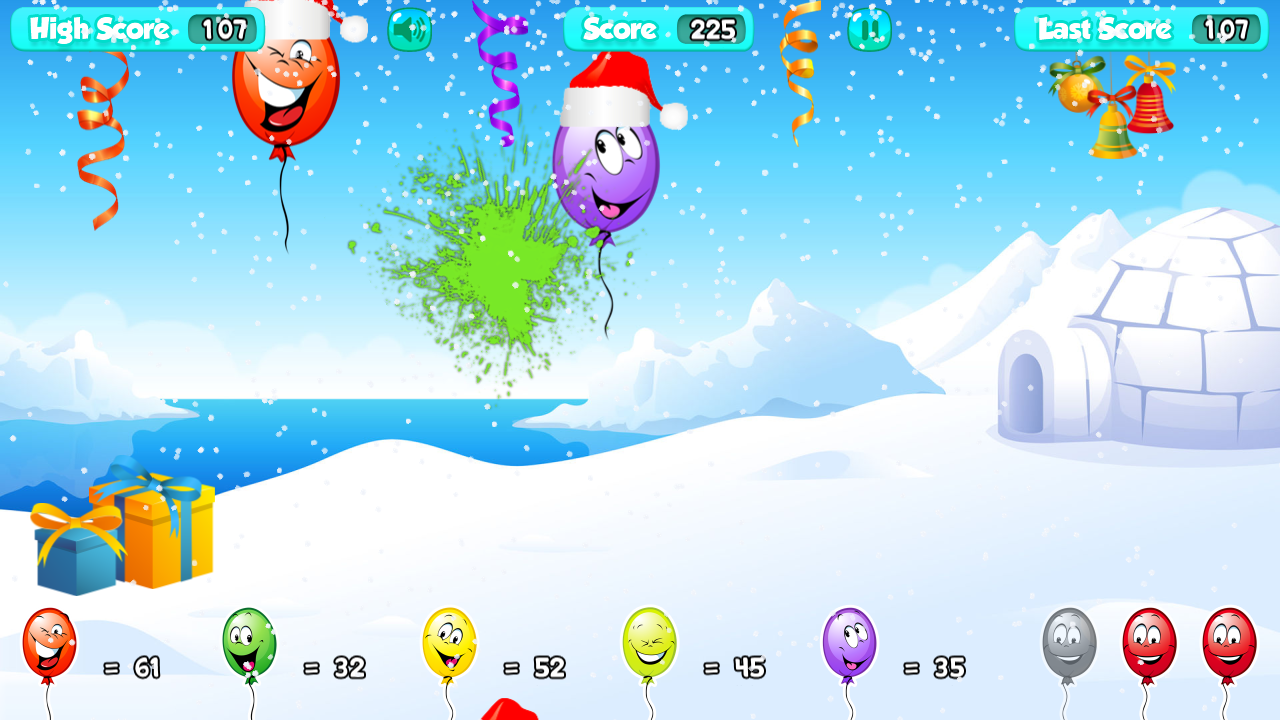The width and height of the screenshot is (1280, 720).
Task: Select the purple balloon worth 35 points
Action: point(848,645)
